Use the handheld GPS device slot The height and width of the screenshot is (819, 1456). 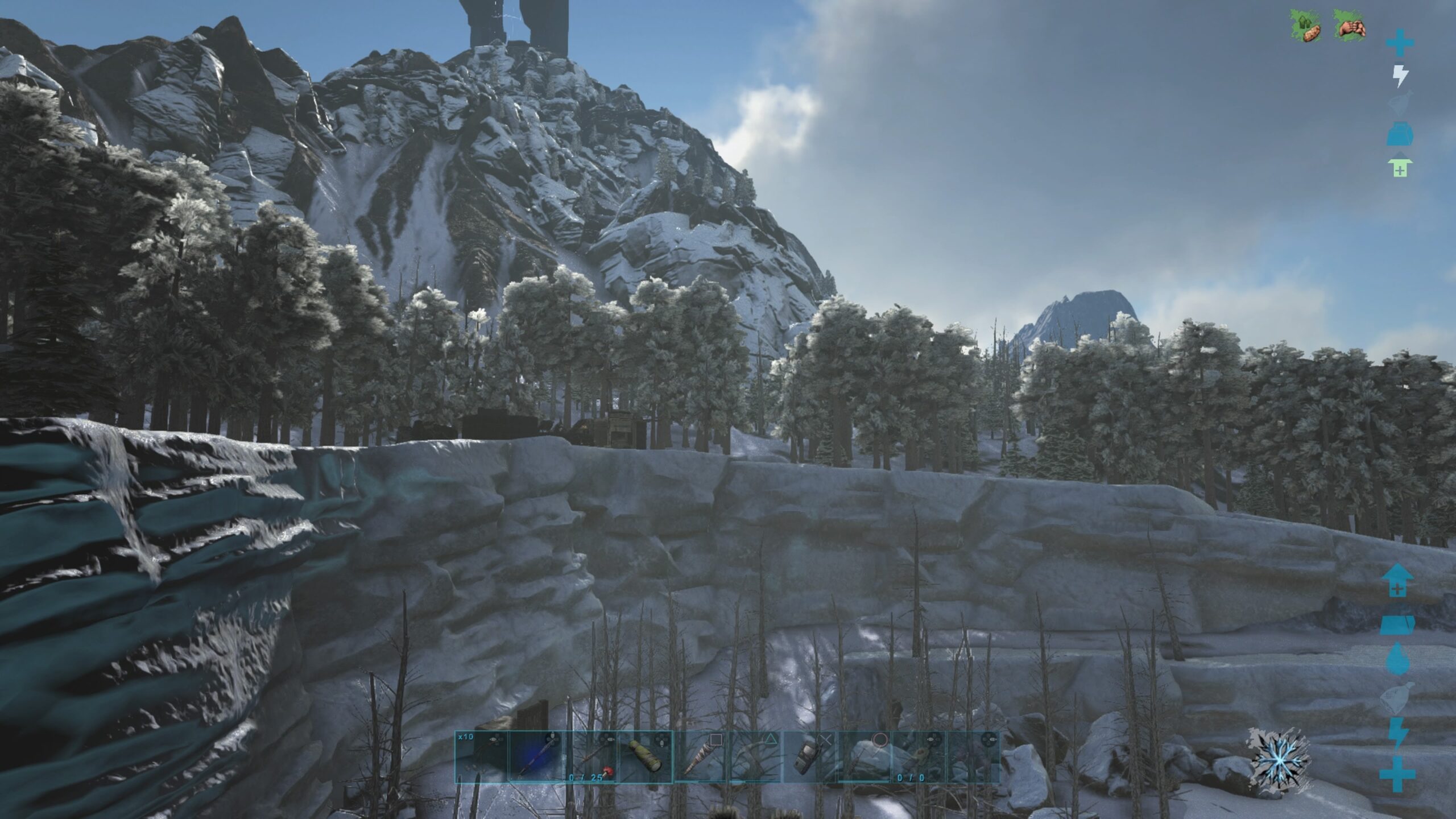pos(809,757)
